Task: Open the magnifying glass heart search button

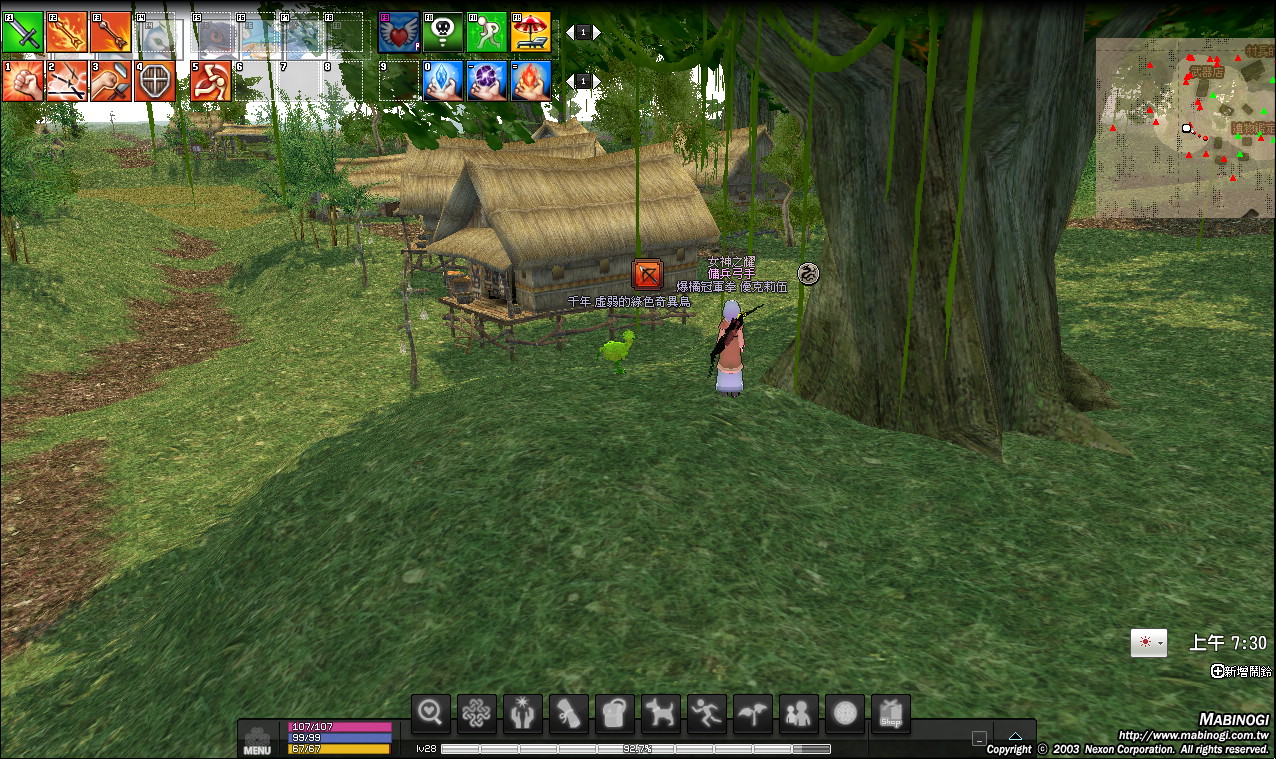Action: [431, 712]
